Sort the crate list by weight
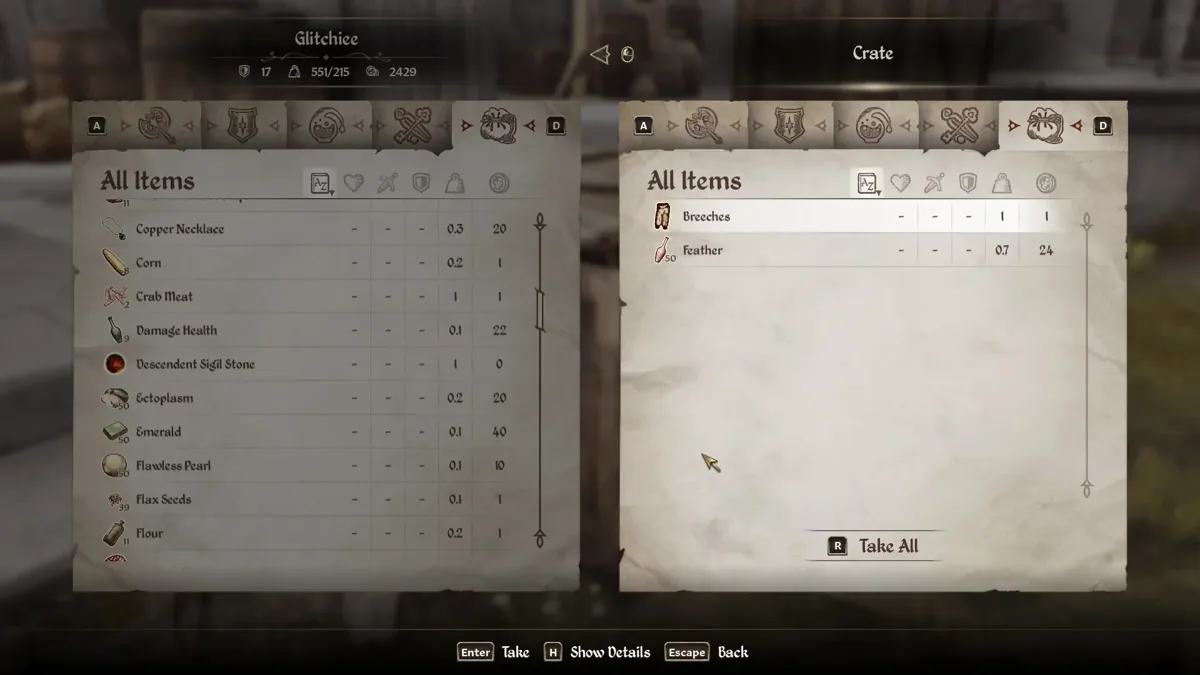 pos(1001,183)
